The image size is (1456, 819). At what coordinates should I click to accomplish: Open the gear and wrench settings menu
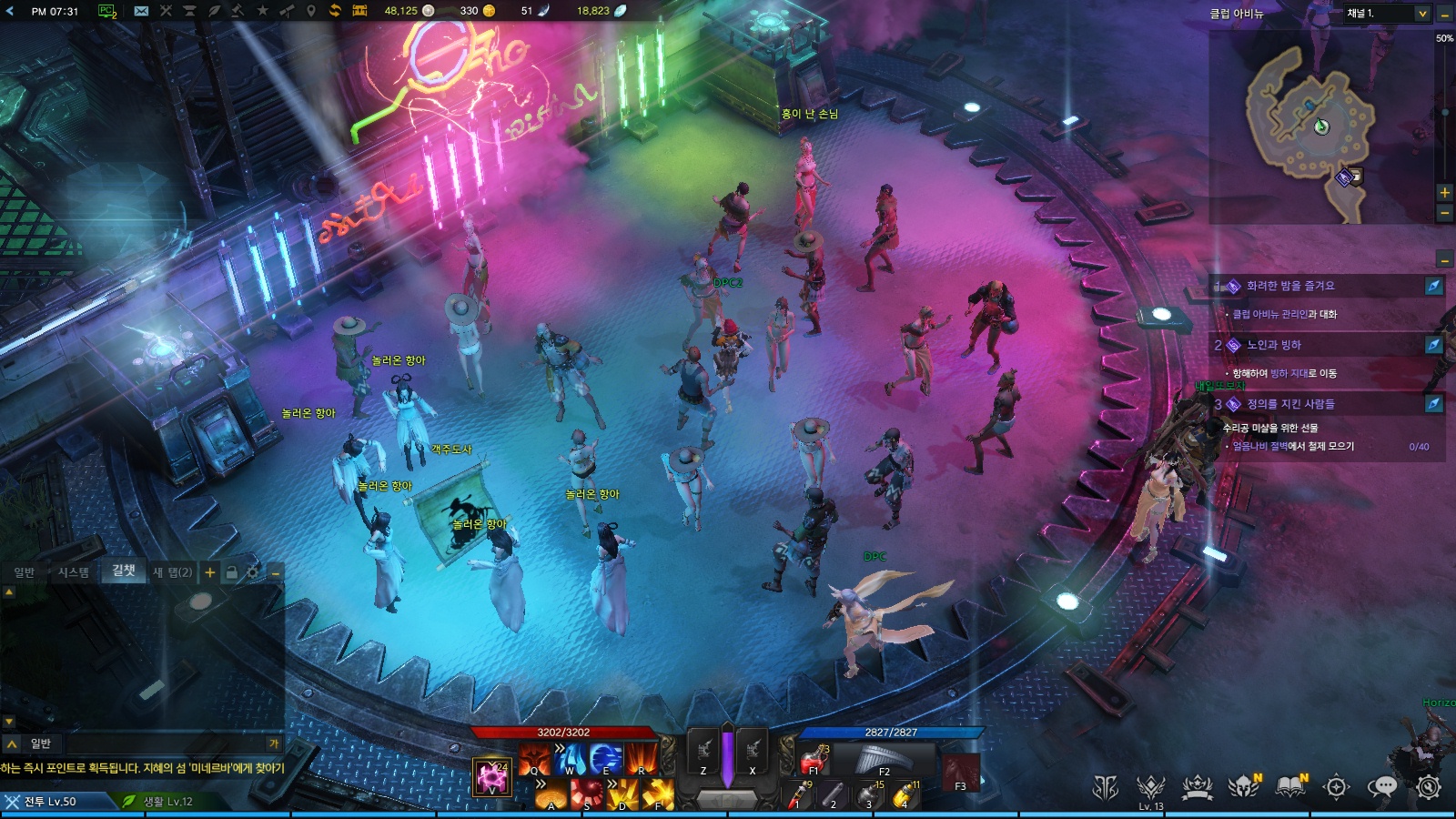point(1429,787)
